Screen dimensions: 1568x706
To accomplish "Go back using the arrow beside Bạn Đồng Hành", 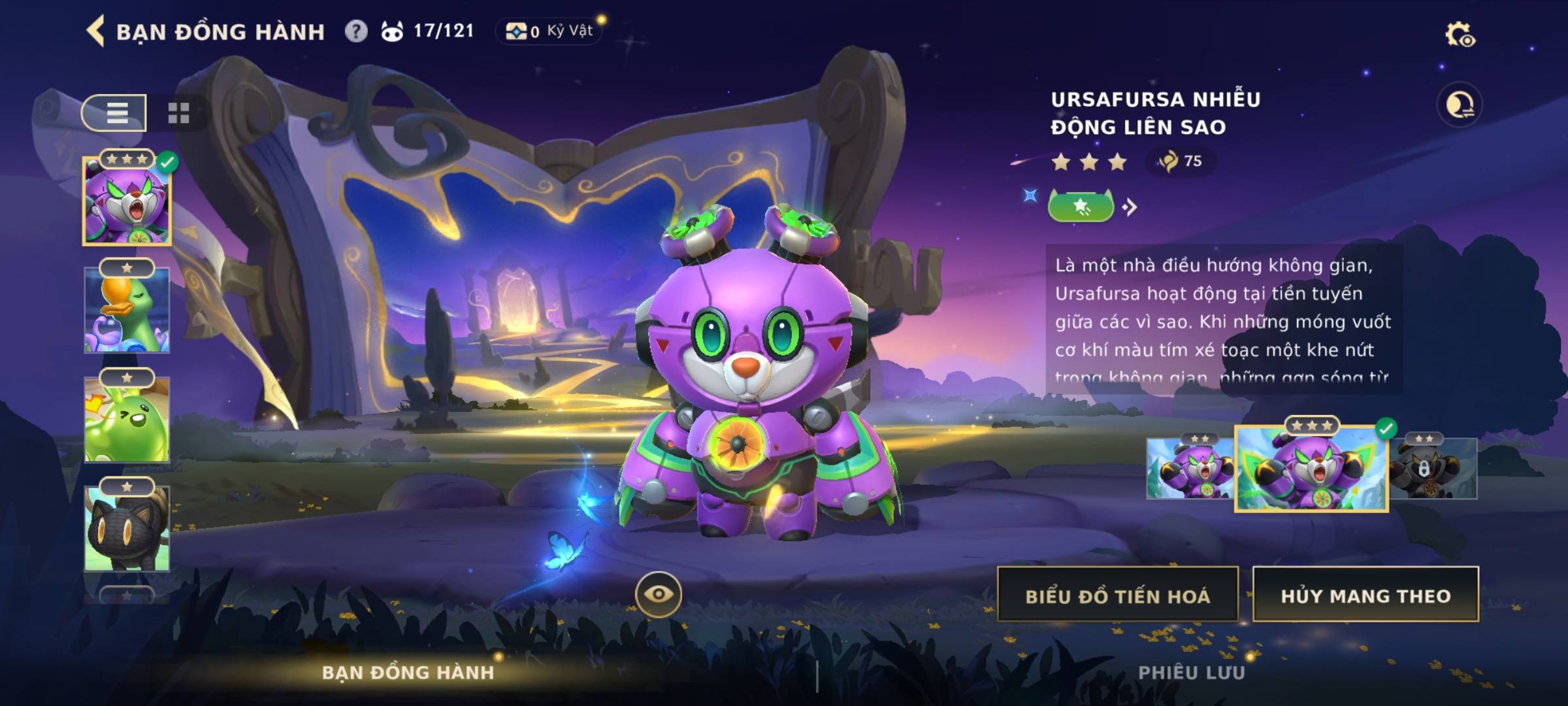I will [x=96, y=31].
